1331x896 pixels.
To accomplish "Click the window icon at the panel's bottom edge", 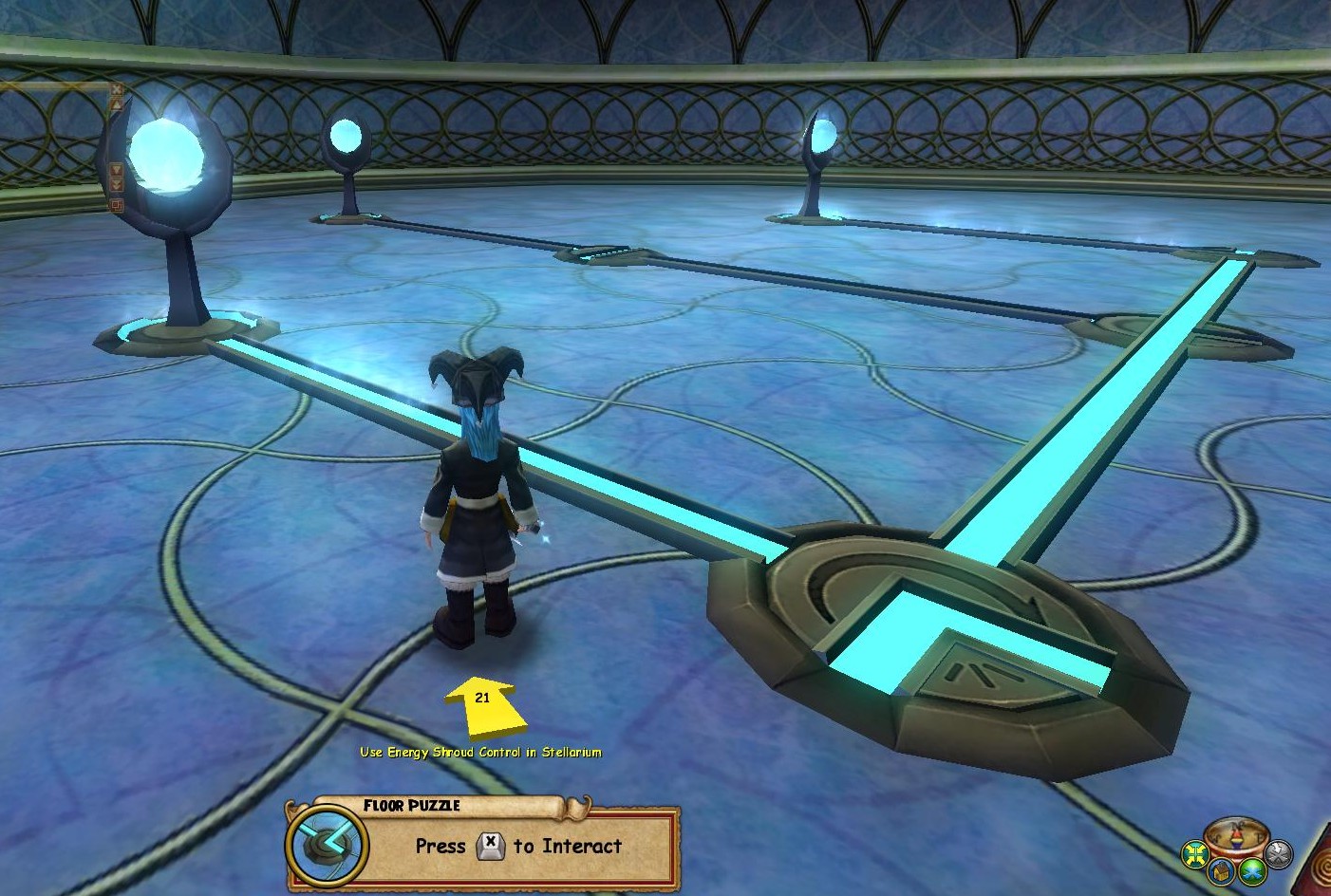I will (117, 204).
